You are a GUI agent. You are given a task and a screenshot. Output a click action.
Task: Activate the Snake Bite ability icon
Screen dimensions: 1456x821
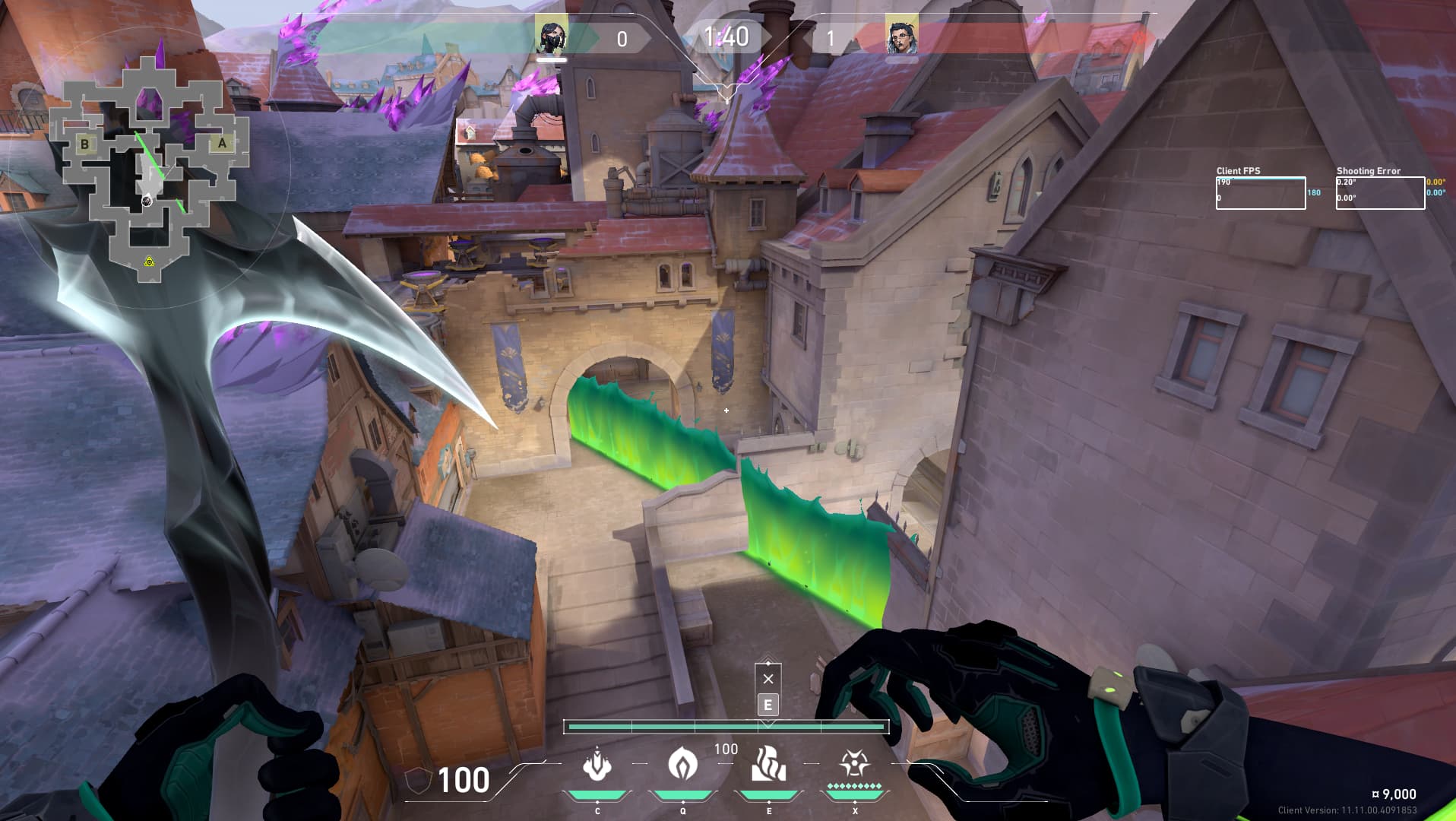pyautogui.click(x=597, y=765)
